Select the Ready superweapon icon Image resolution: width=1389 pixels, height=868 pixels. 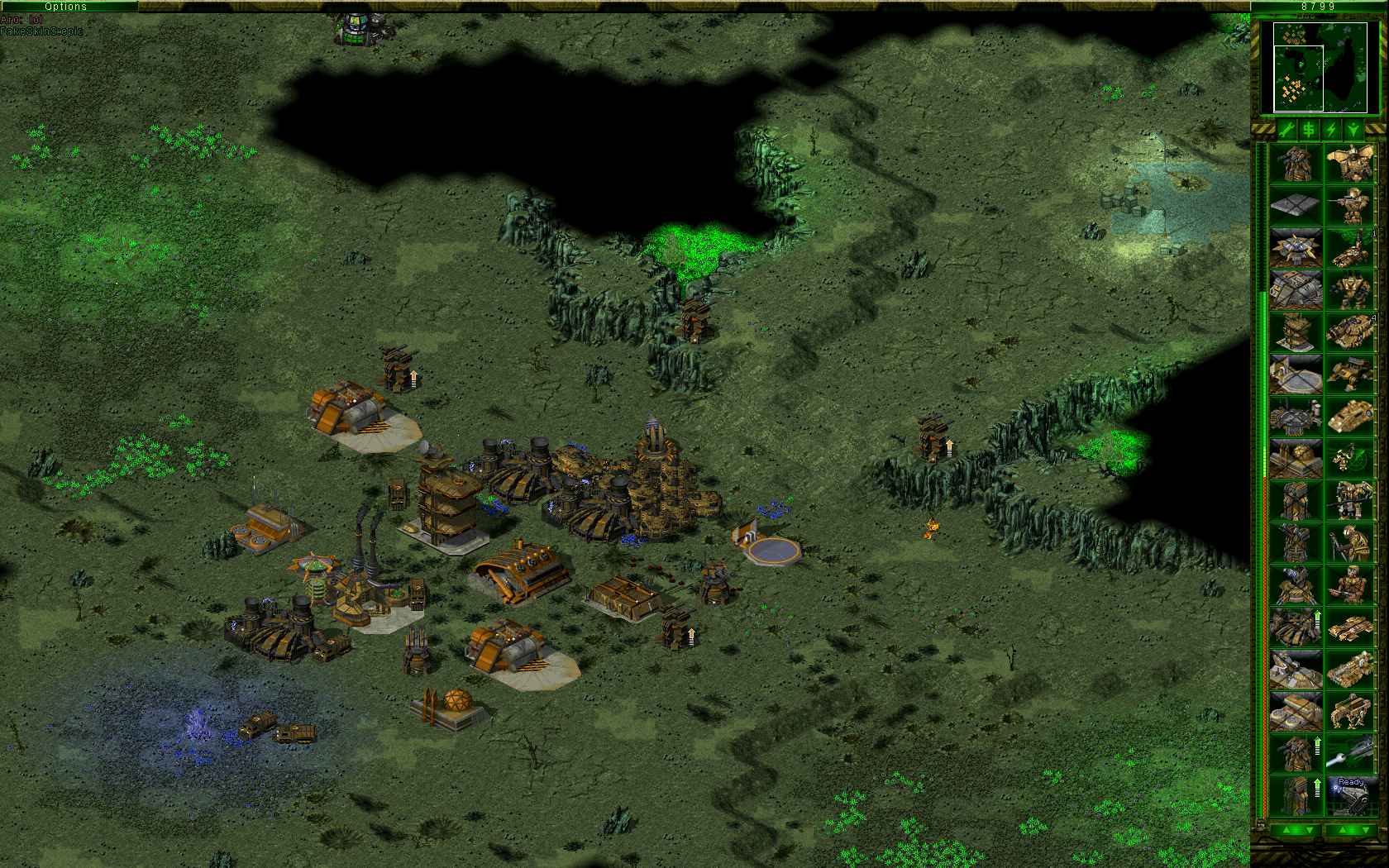[x=1351, y=795]
